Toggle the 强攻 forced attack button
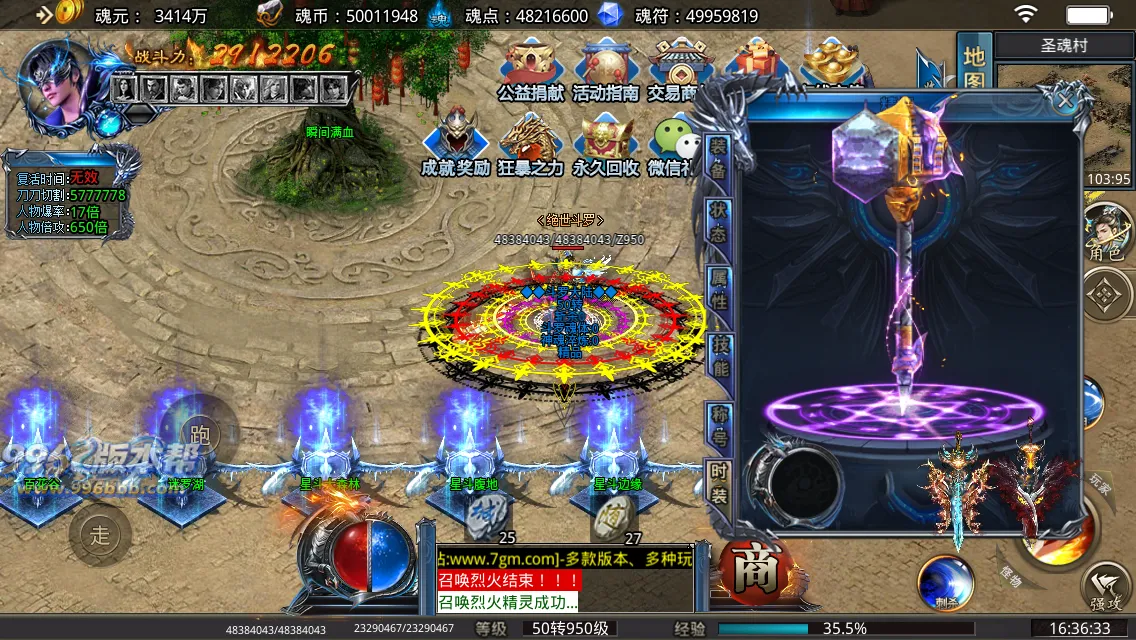The width and height of the screenshot is (1136, 640). click(1106, 588)
